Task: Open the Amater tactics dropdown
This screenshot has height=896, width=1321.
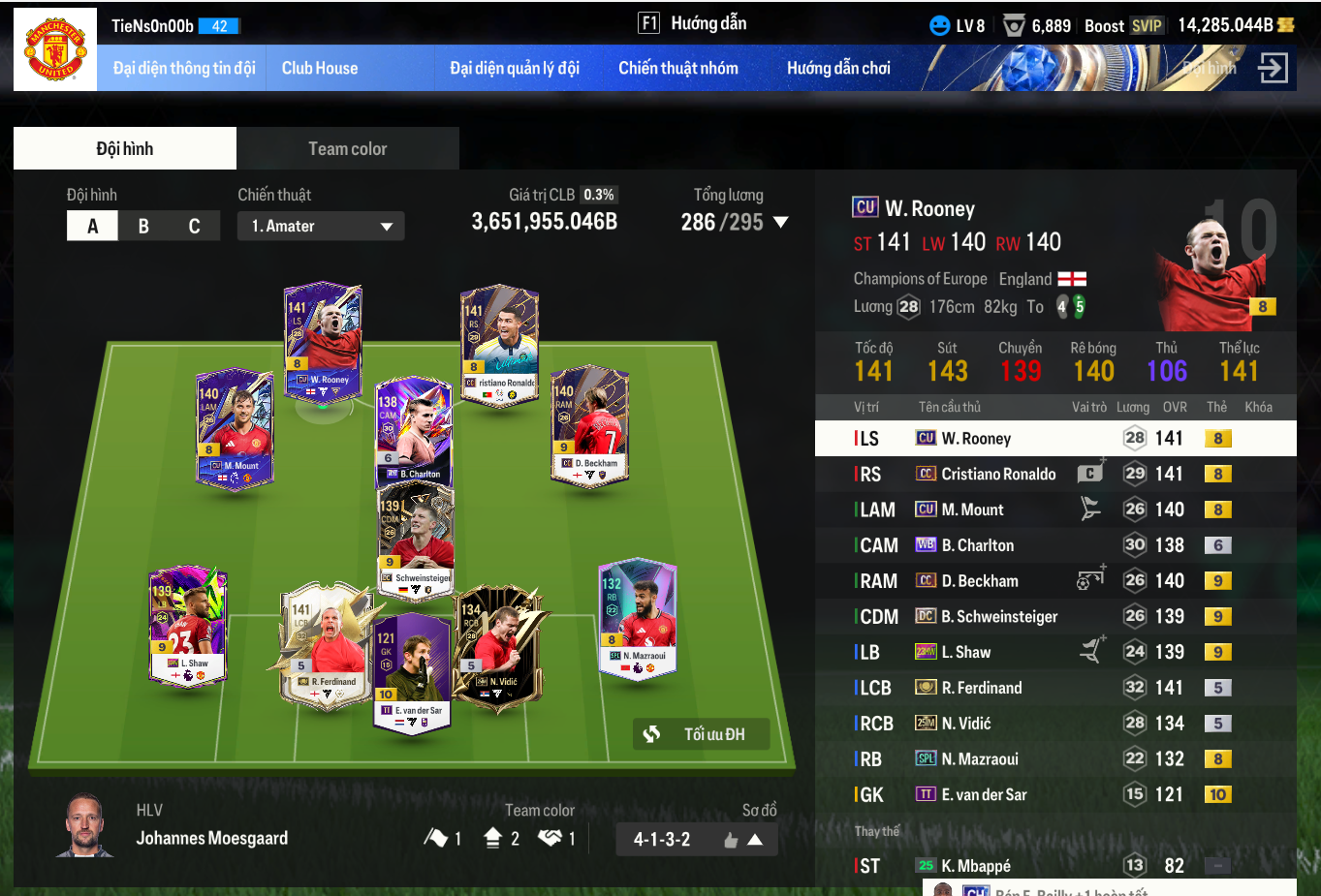Action: click(321, 226)
